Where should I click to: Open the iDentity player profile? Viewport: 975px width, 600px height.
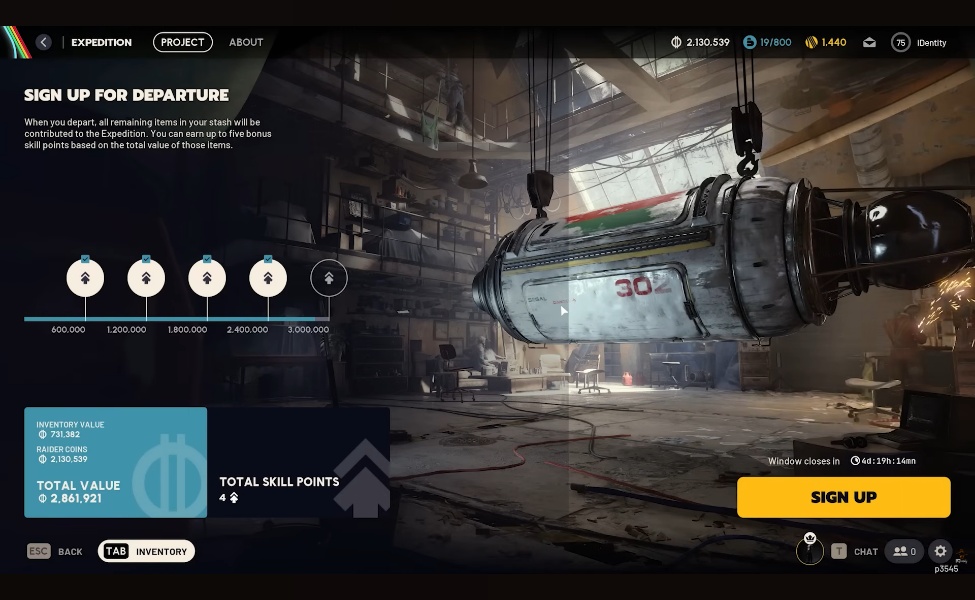point(920,42)
